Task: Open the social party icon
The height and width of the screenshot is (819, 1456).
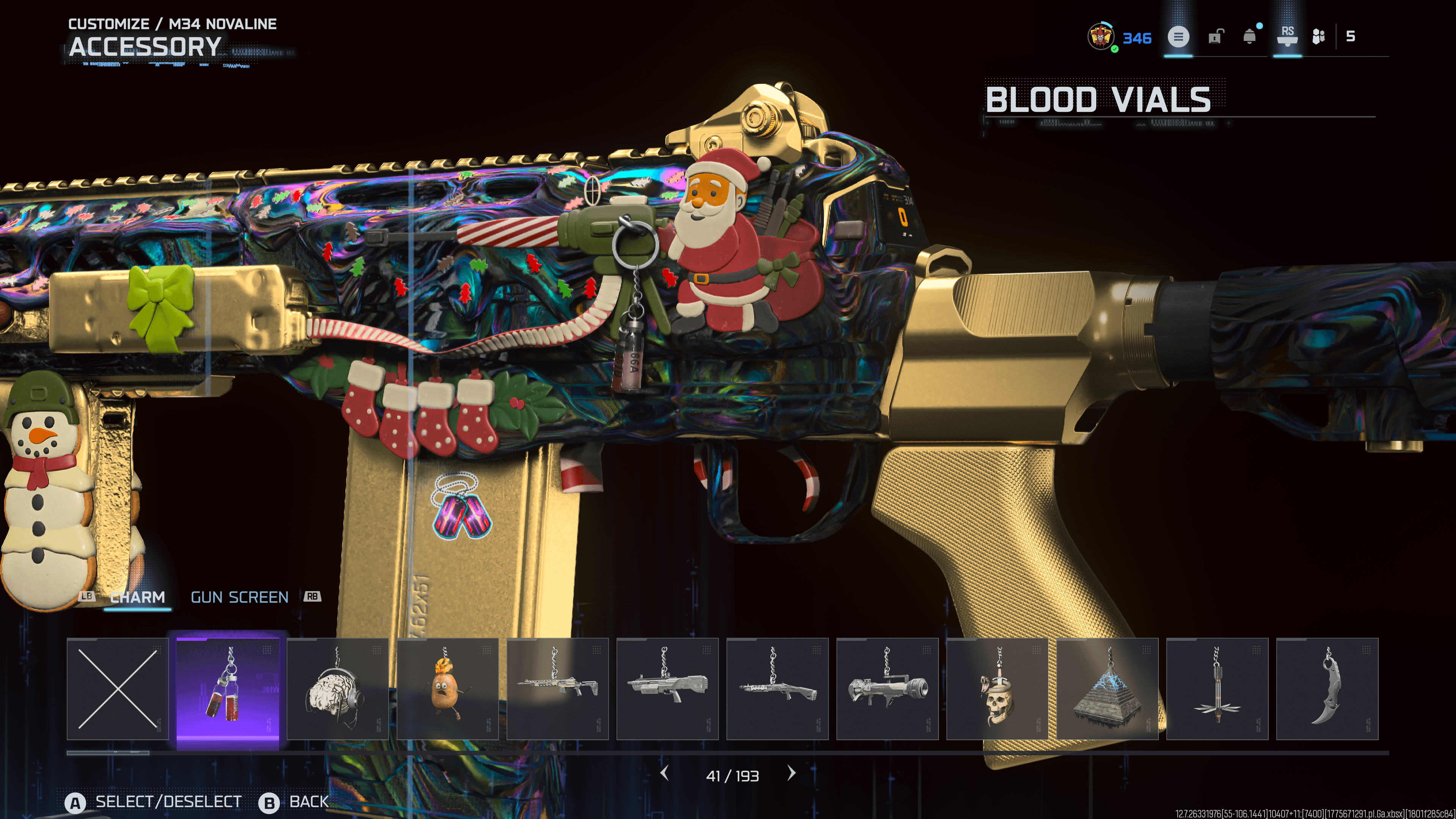Action: click(x=1318, y=37)
